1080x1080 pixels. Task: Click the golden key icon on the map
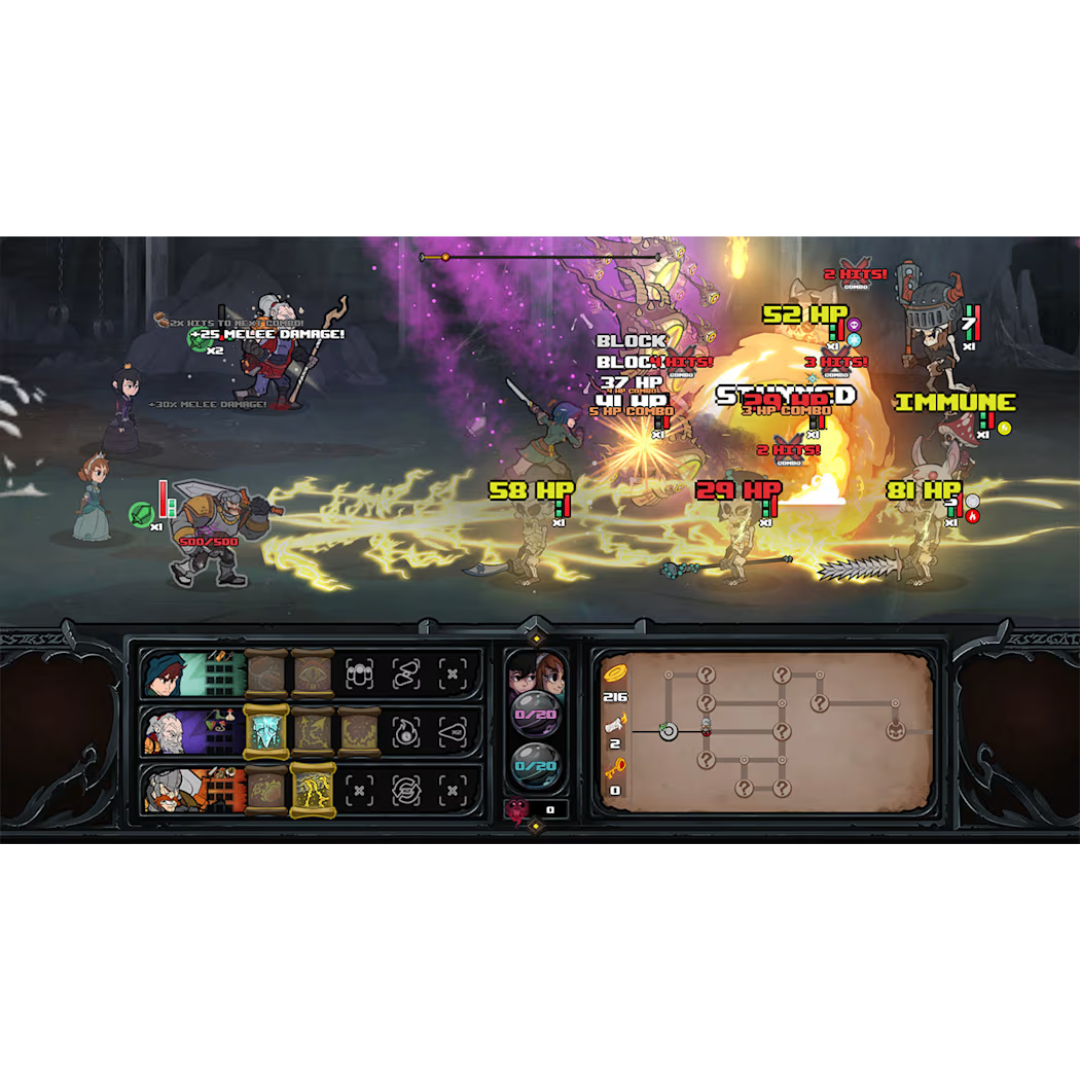tap(614, 769)
